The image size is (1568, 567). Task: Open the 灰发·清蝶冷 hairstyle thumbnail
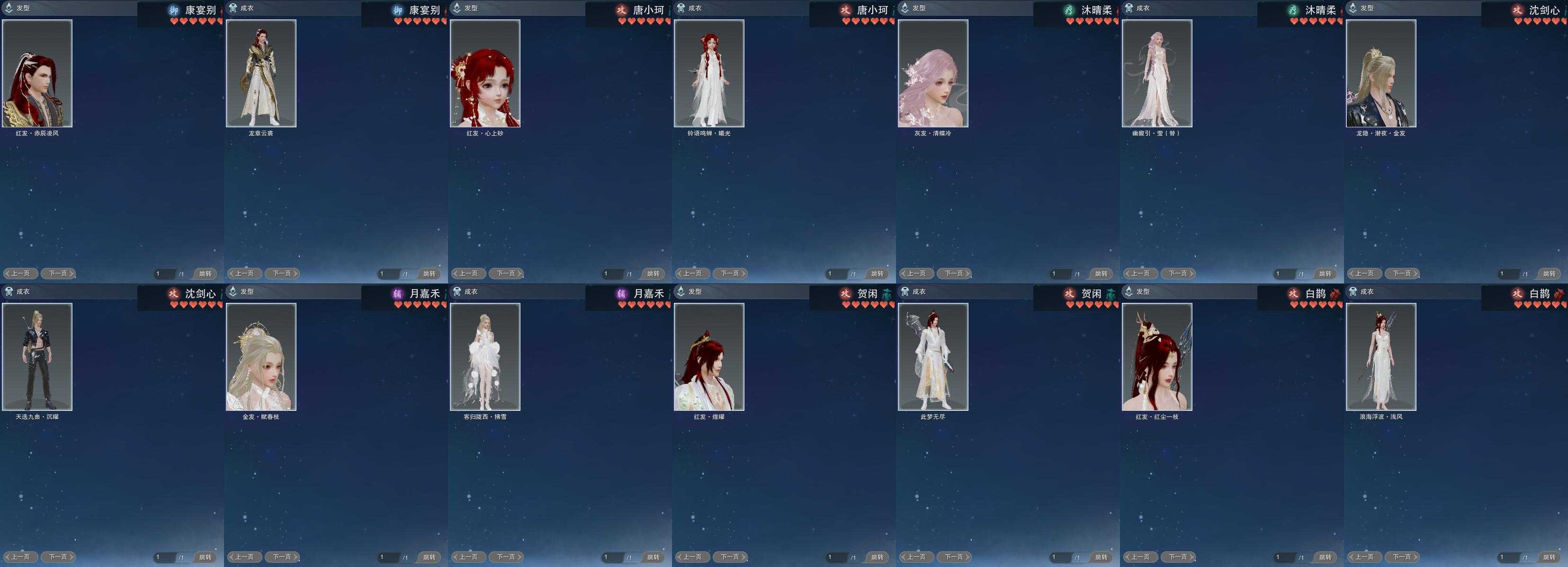(933, 73)
